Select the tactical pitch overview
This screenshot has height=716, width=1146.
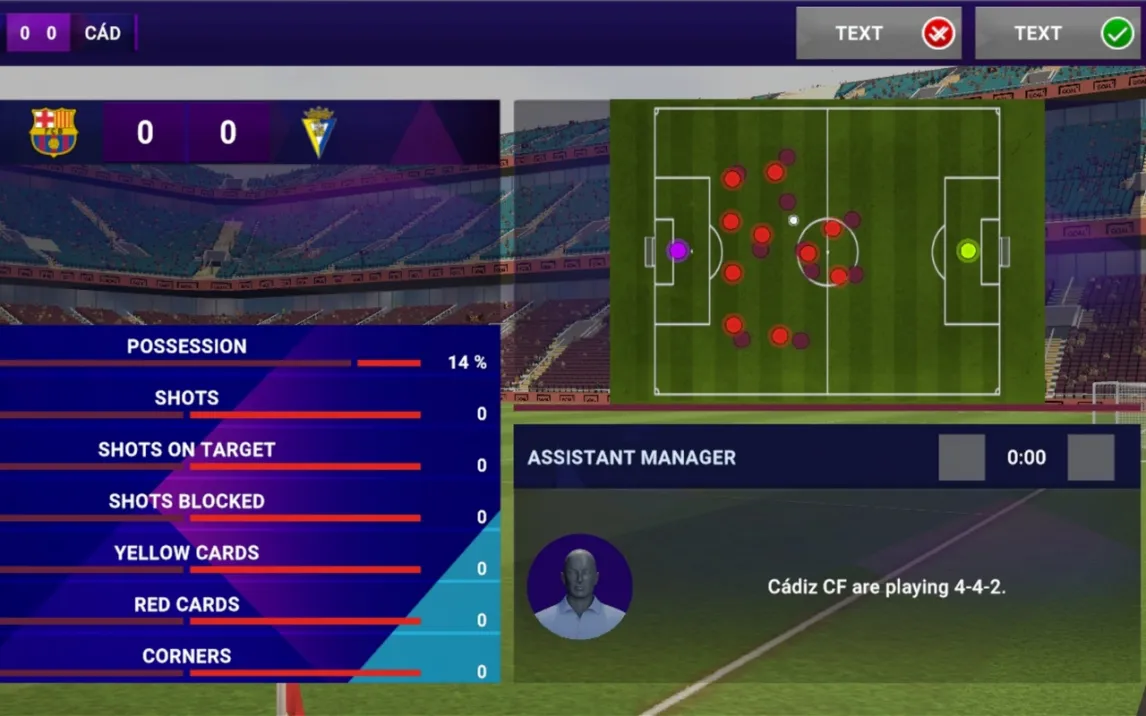tap(827, 251)
